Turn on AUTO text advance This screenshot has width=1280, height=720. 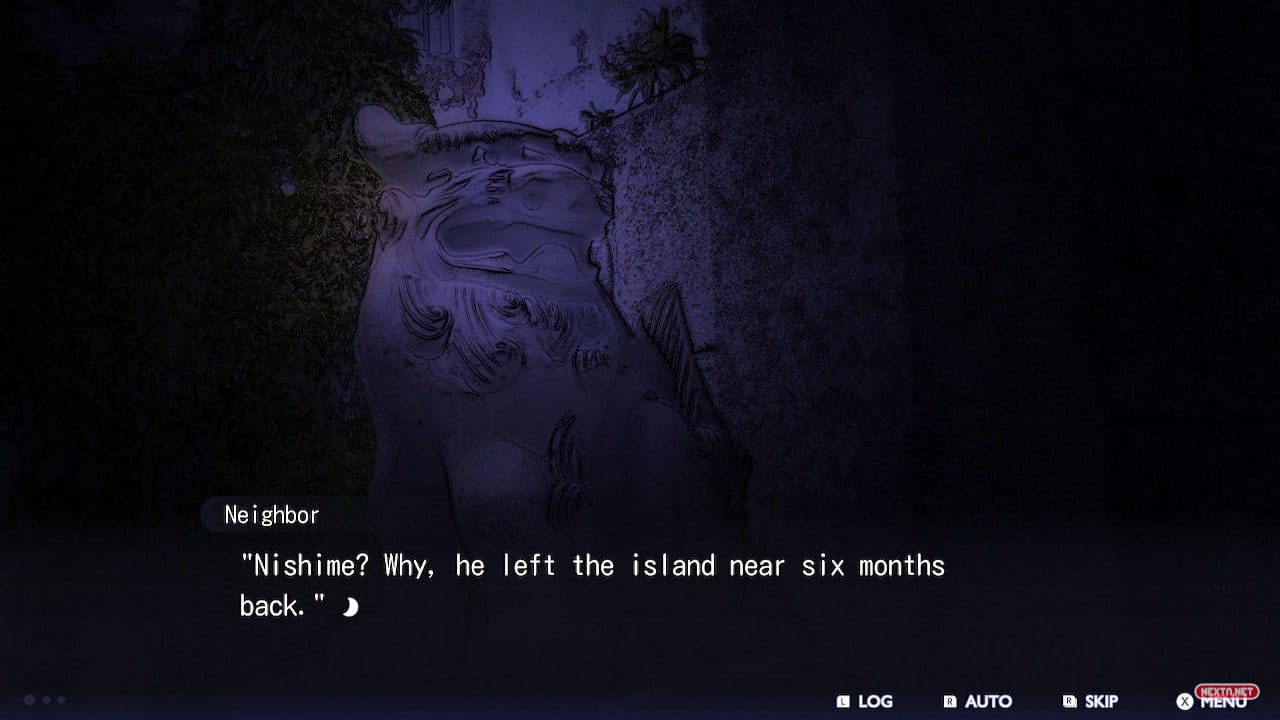point(978,701)
